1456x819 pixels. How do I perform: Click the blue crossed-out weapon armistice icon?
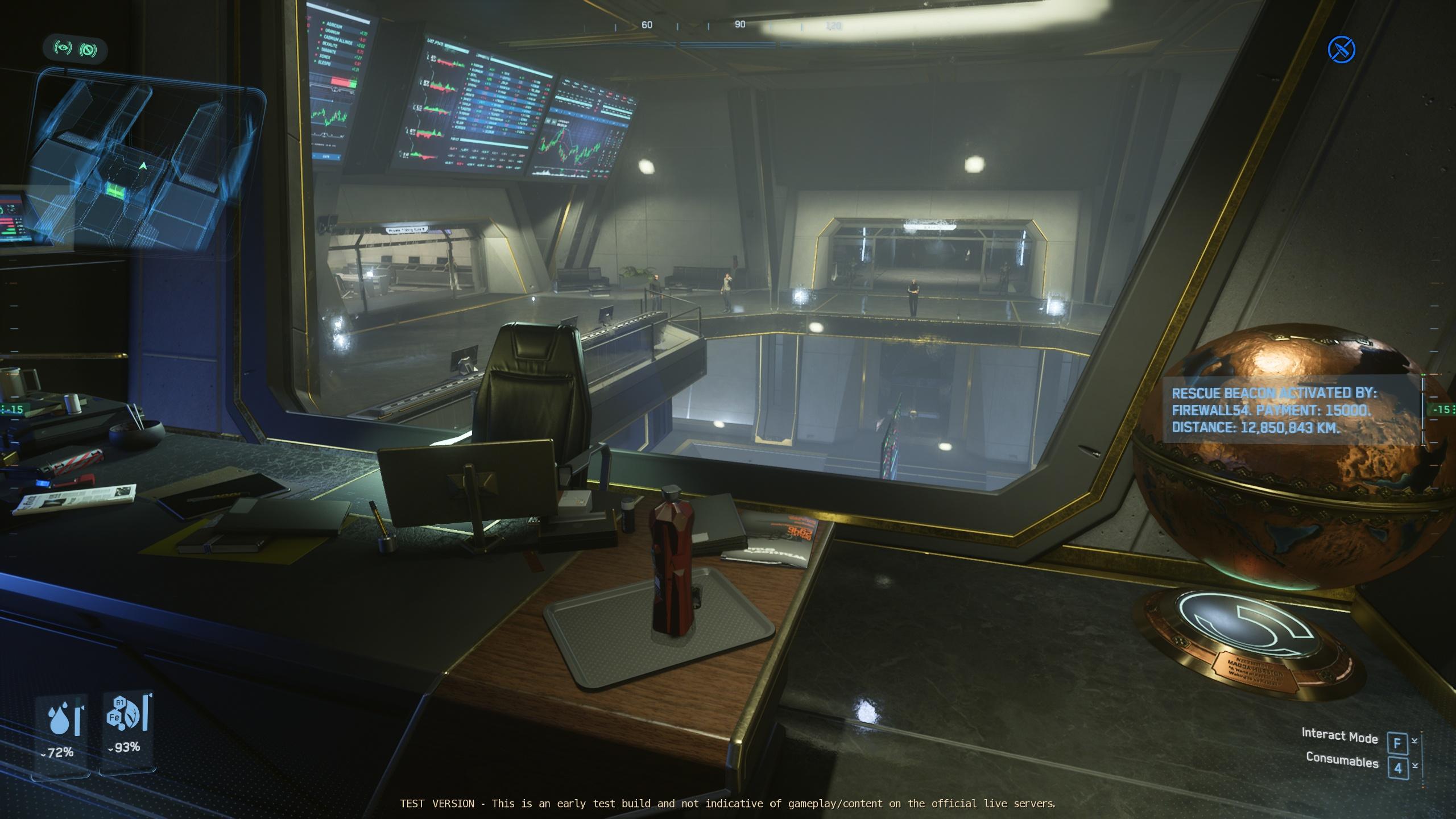pos(1341,49)
